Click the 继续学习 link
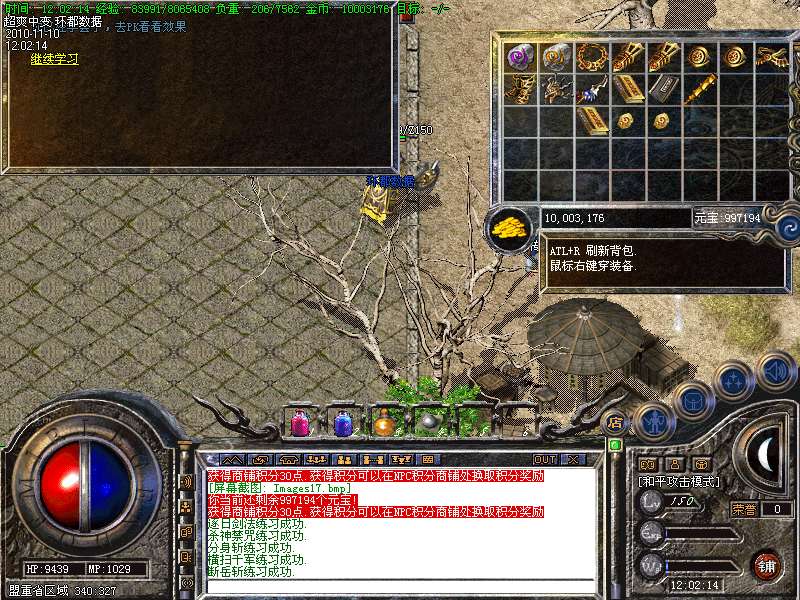The width and height of the screenshot is (800, 600). pyautogui.click(x=54, y=59)
